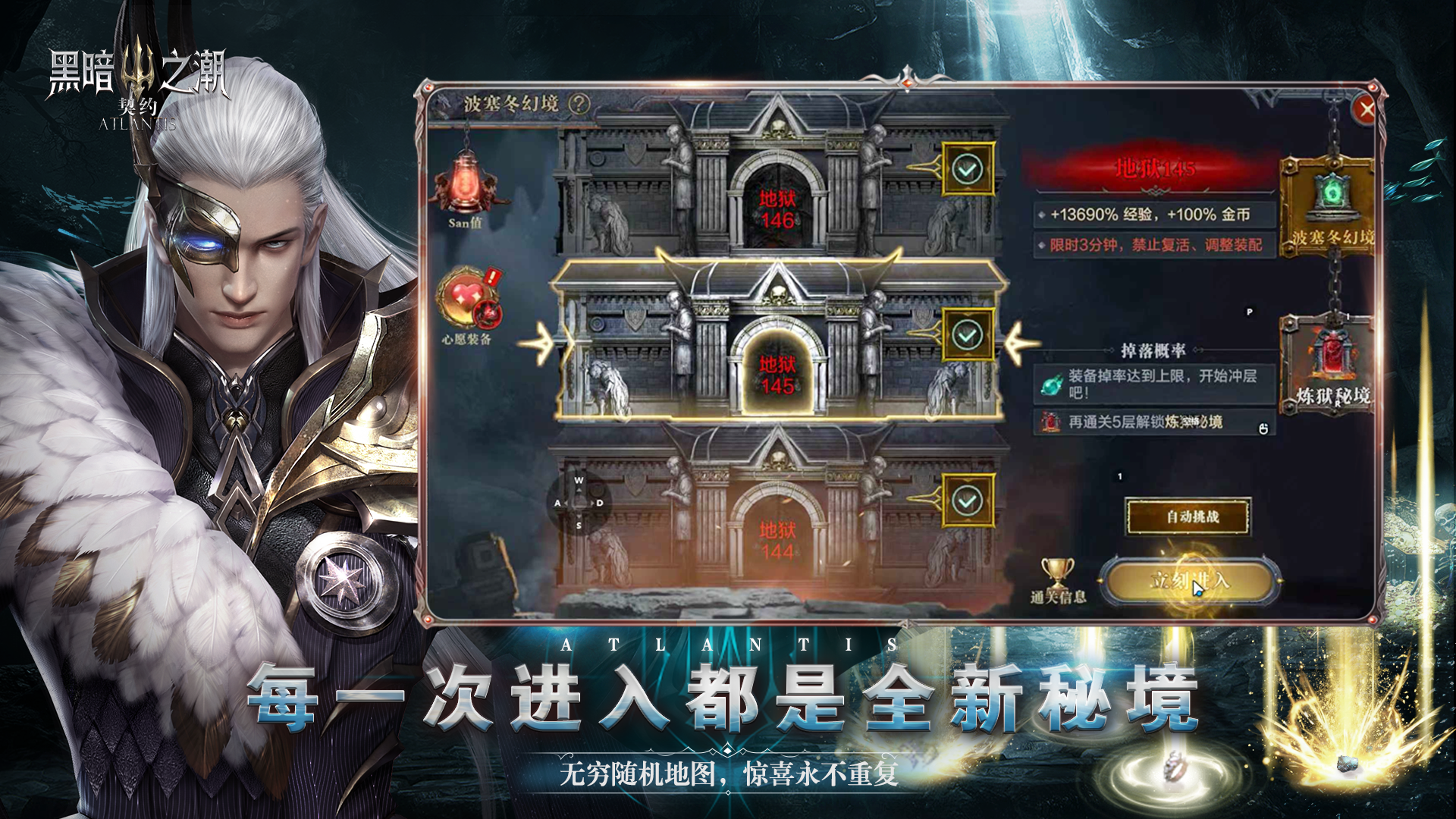Click the green potion drop-rate icon

tap(1050, 385)
